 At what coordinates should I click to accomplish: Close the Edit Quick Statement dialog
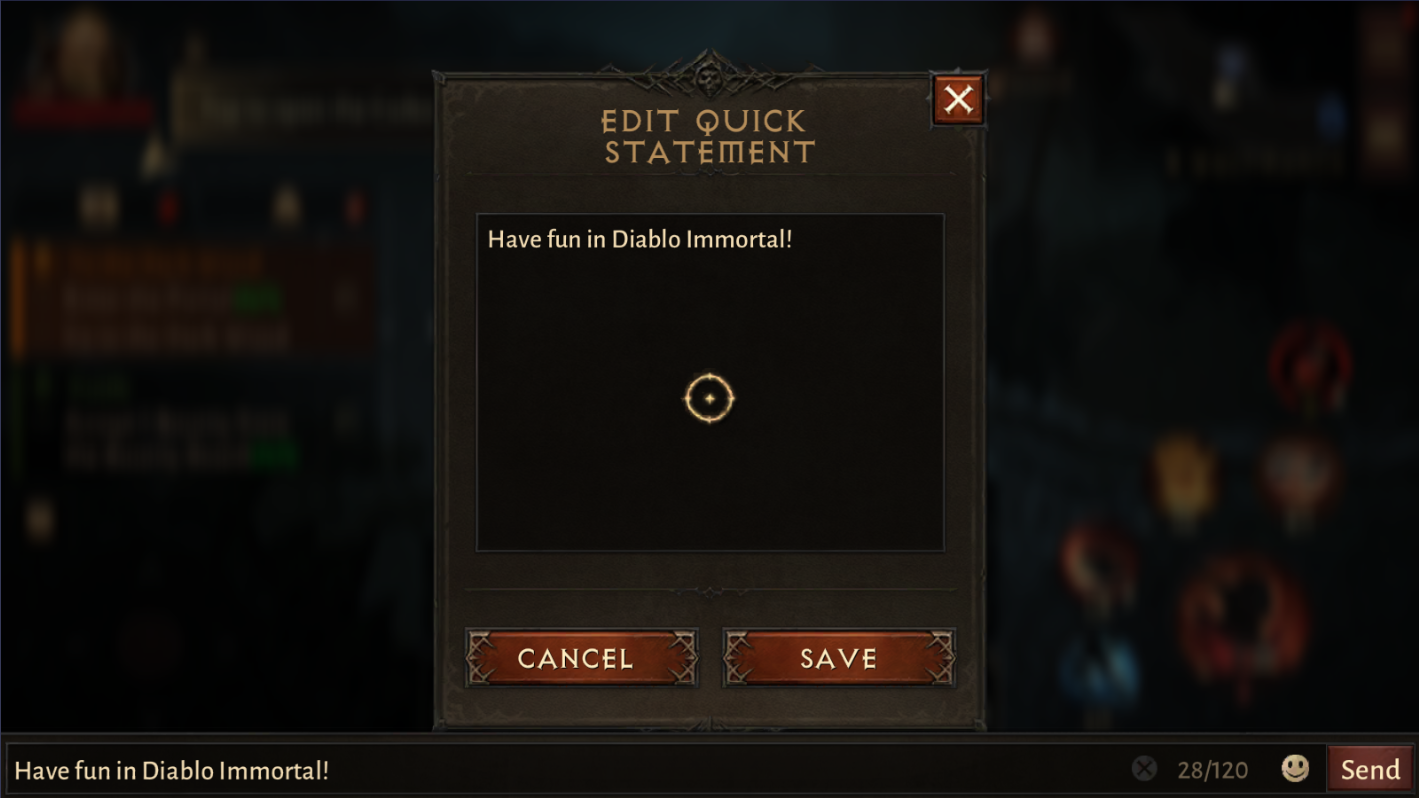coord(957,98)
